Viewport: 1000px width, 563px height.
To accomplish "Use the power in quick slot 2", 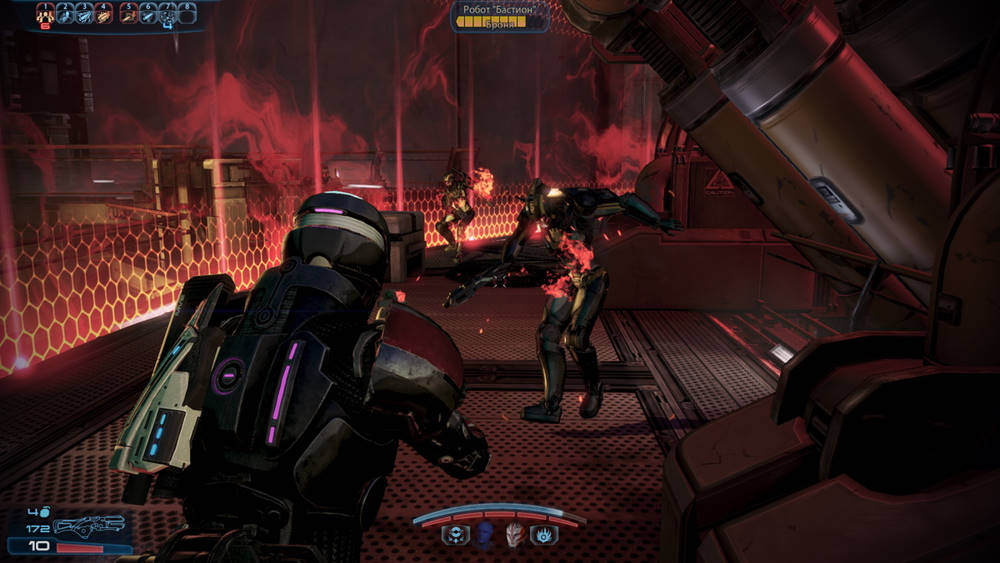I will click(66, 13).
